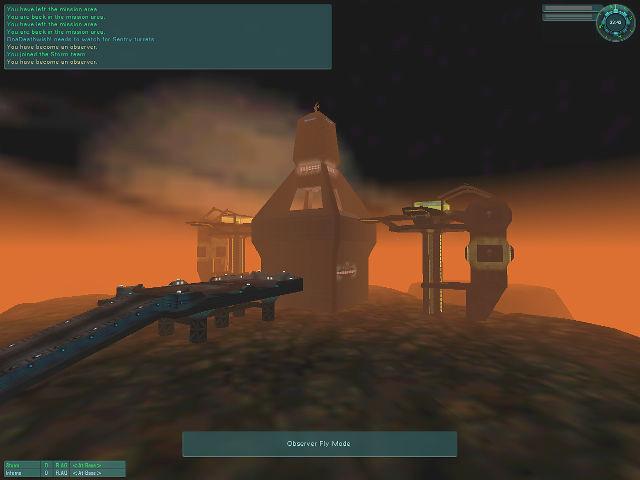This screenshot has width=640, height=480.
Task: Click the circular compass in the corner
Action: point(615,23)
